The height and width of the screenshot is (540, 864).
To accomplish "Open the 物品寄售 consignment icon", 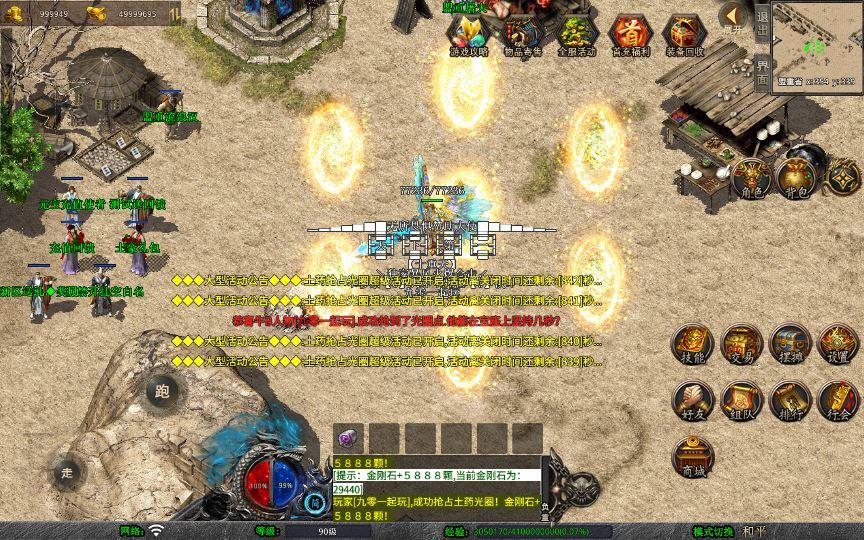I will tap(522, 35).
